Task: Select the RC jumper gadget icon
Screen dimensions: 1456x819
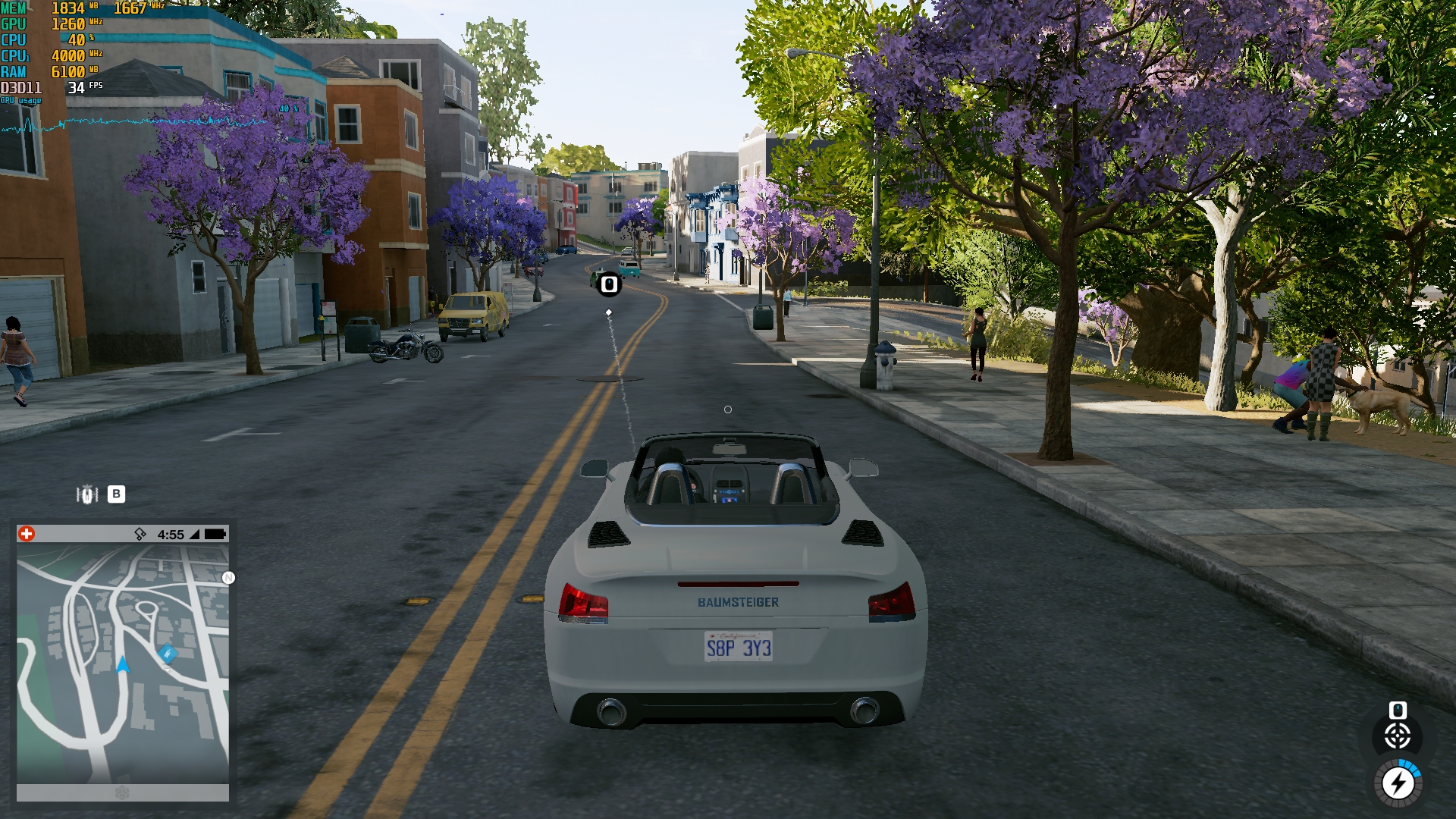Action: tap(87, 494)
